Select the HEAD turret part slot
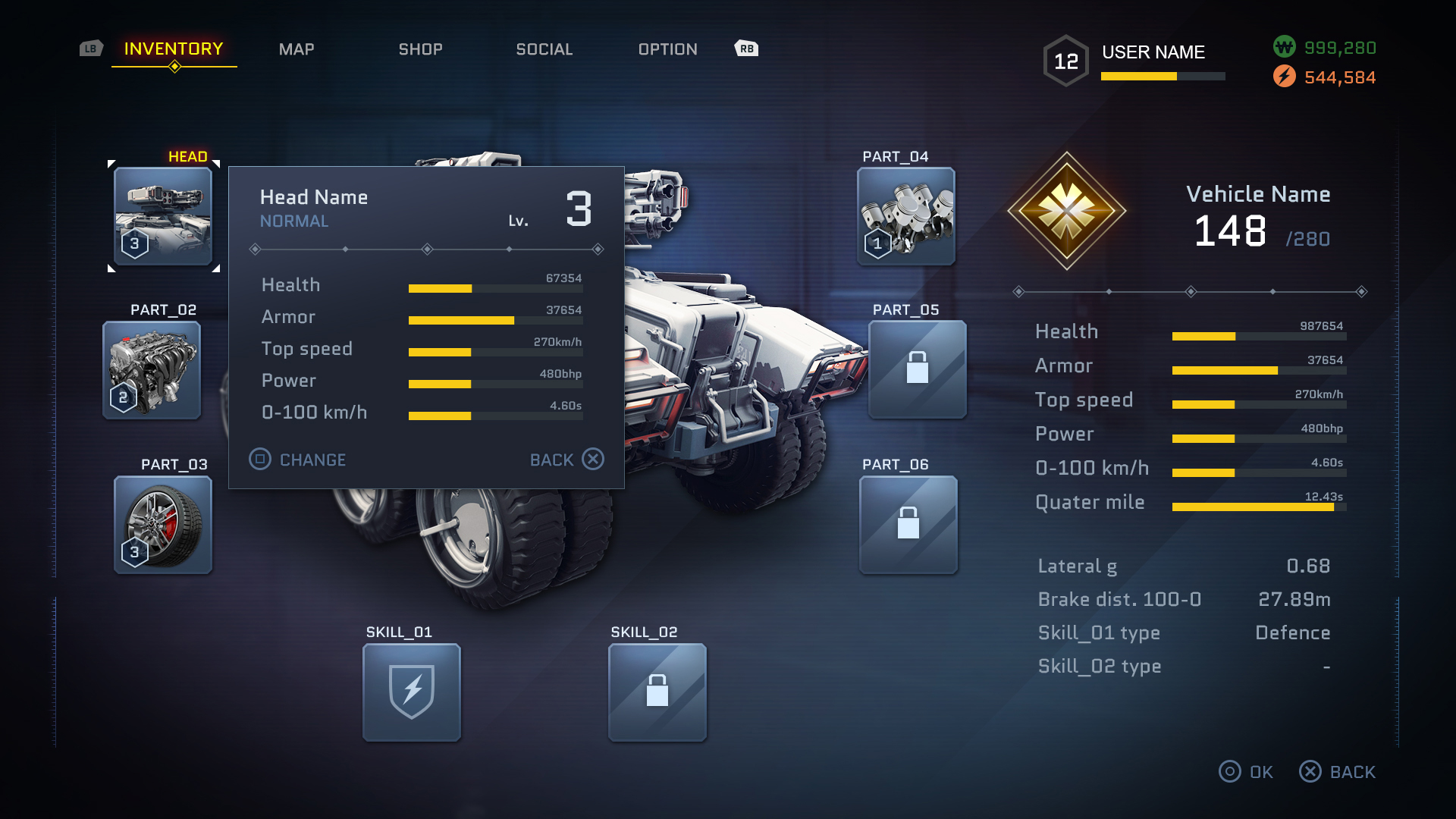Viewport: 1456px width, 819px height. (163, 216)
